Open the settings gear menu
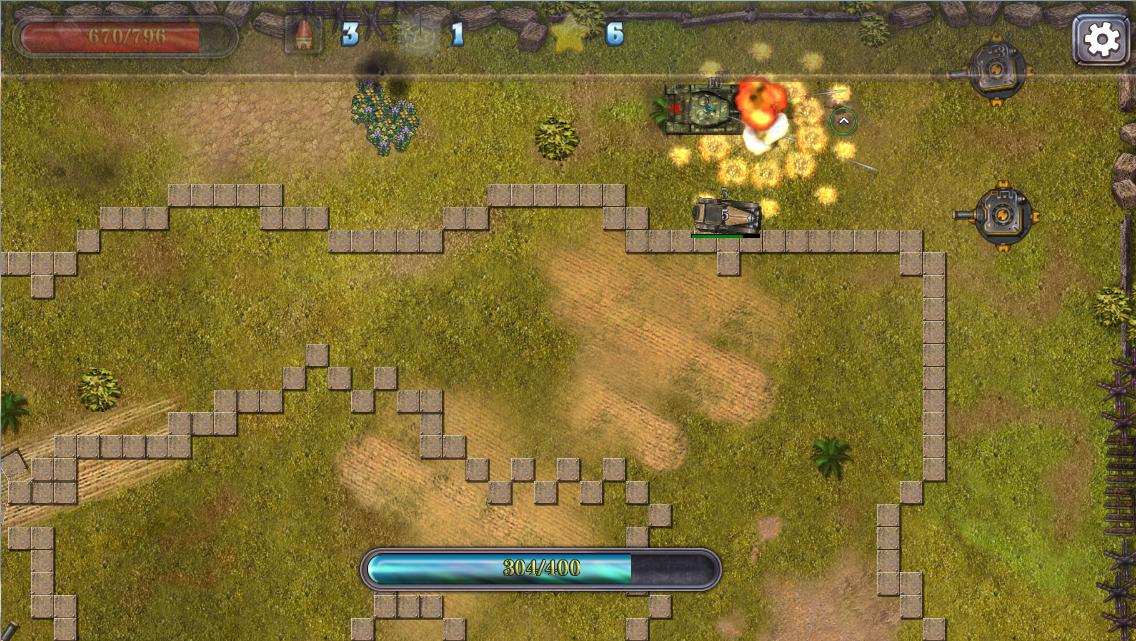This screenshot has width=1136, height=641. tap(1101, 39)
